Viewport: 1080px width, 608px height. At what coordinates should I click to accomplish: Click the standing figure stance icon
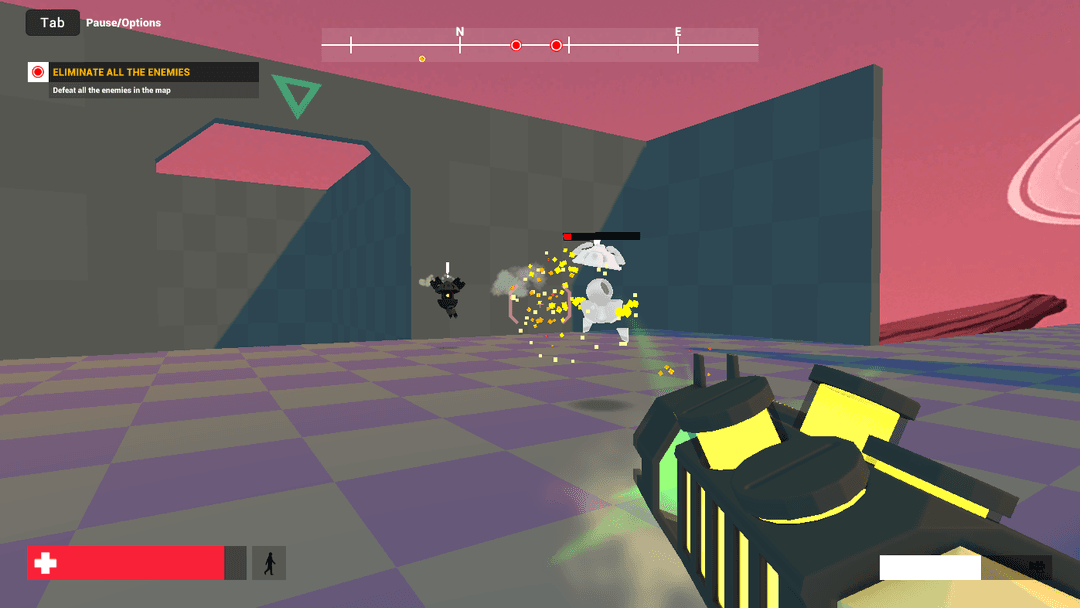pos(269,563)
